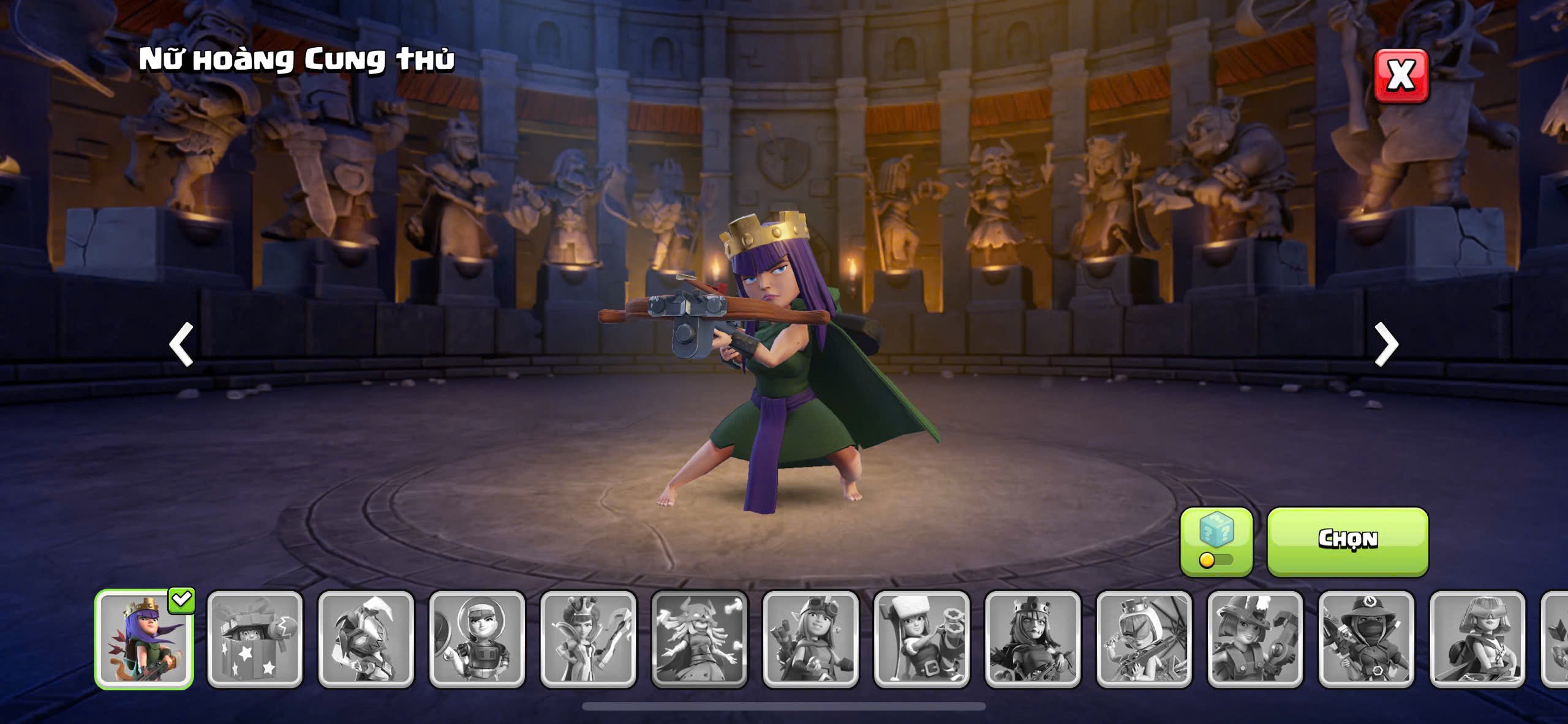Choose the tall crown royal gown skin

589,639
